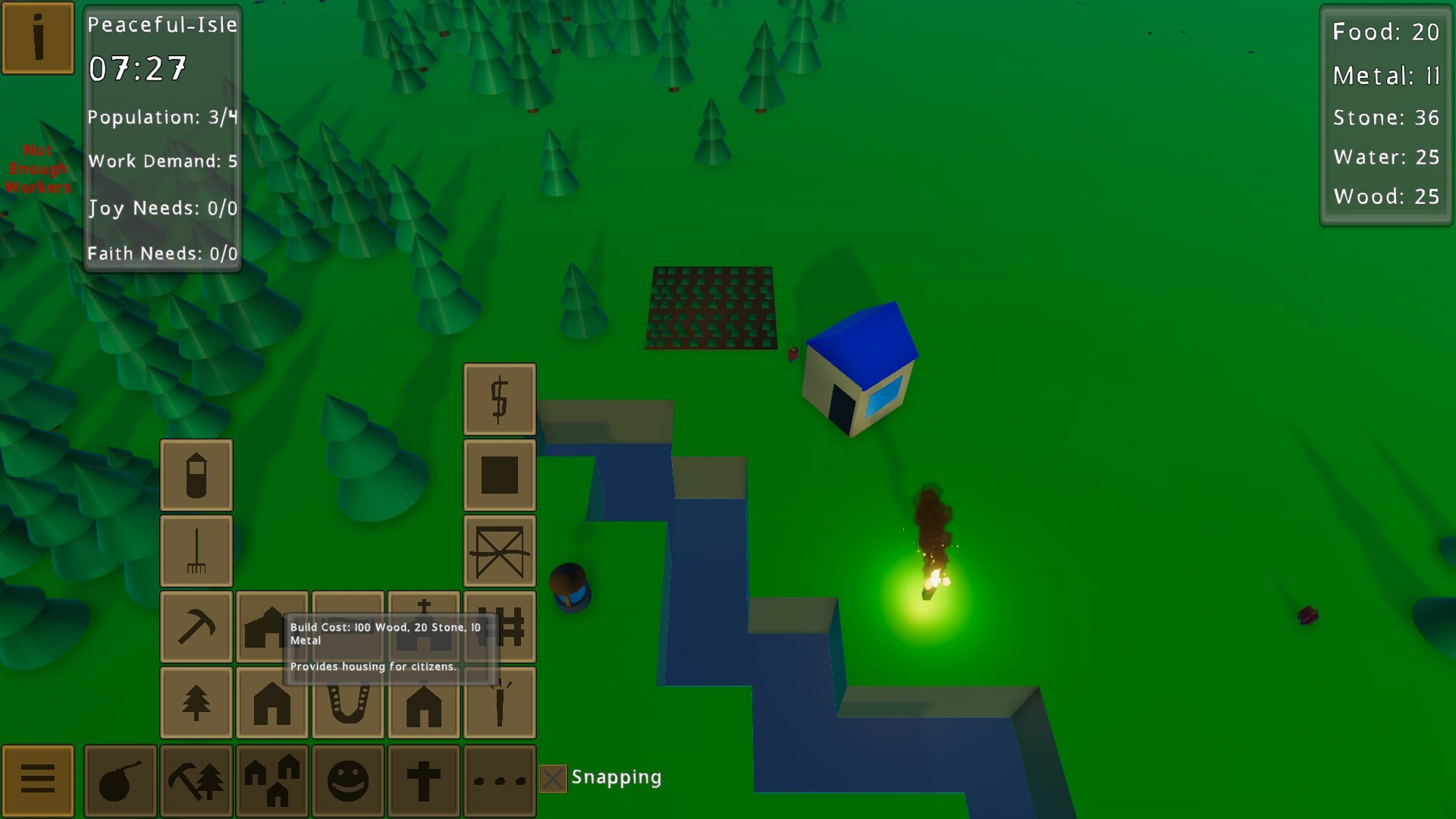Screen dimensions: 1456x819
Task: Select the pine tree forester building
Action: coord(196,701)
